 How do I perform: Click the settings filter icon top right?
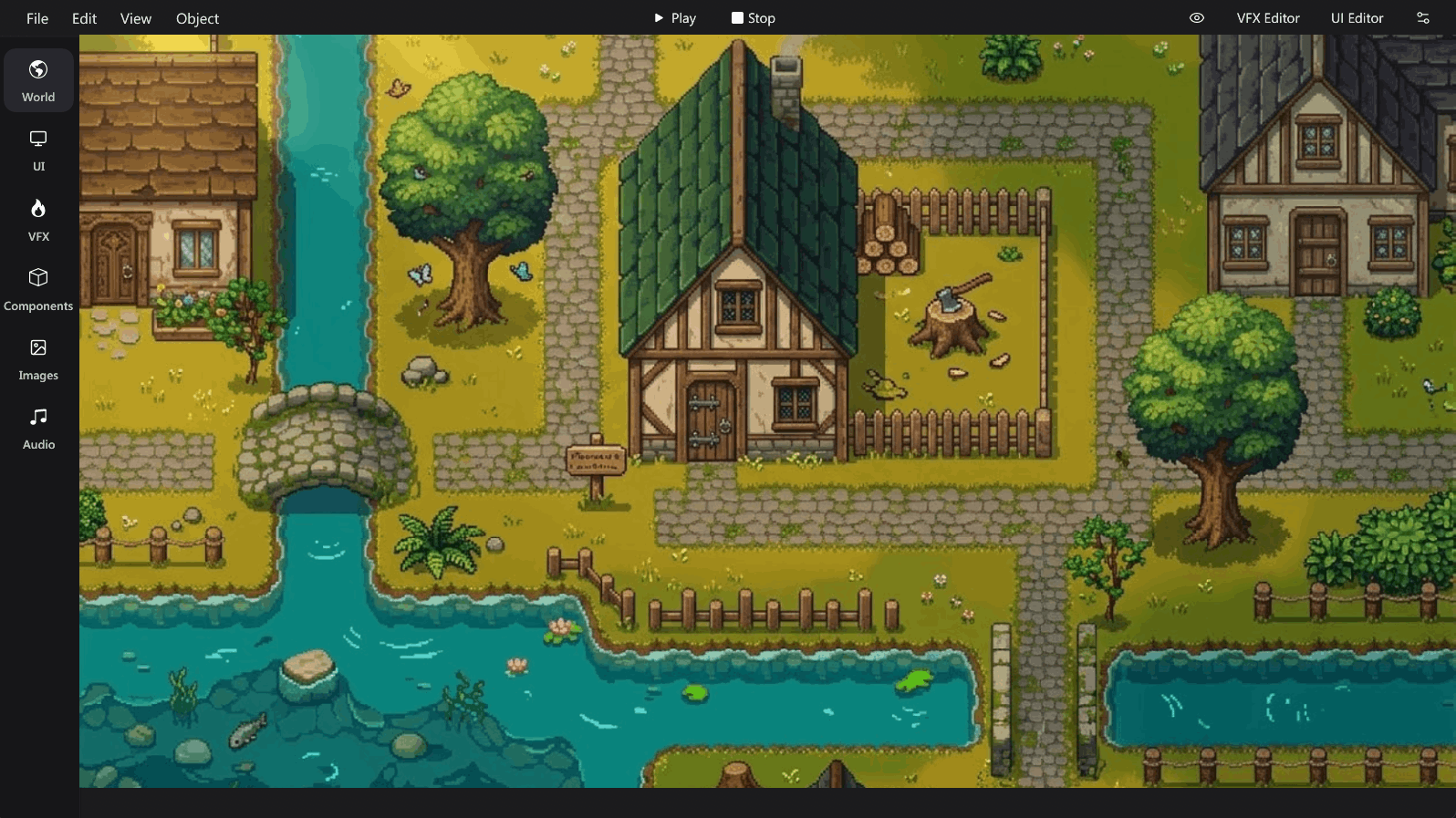tap(1423, 17)
